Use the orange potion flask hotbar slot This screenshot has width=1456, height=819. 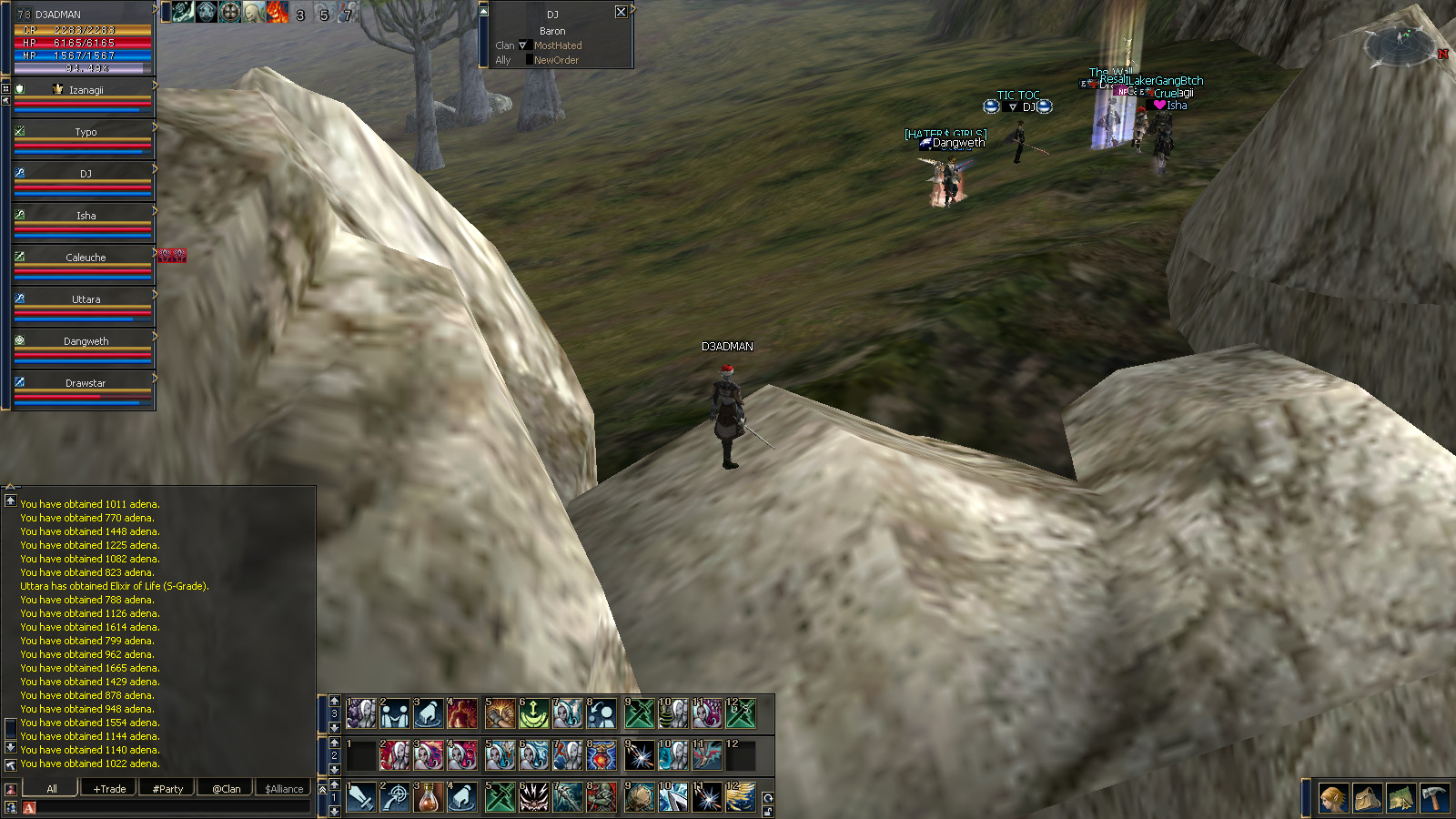[x=428, y=797]
